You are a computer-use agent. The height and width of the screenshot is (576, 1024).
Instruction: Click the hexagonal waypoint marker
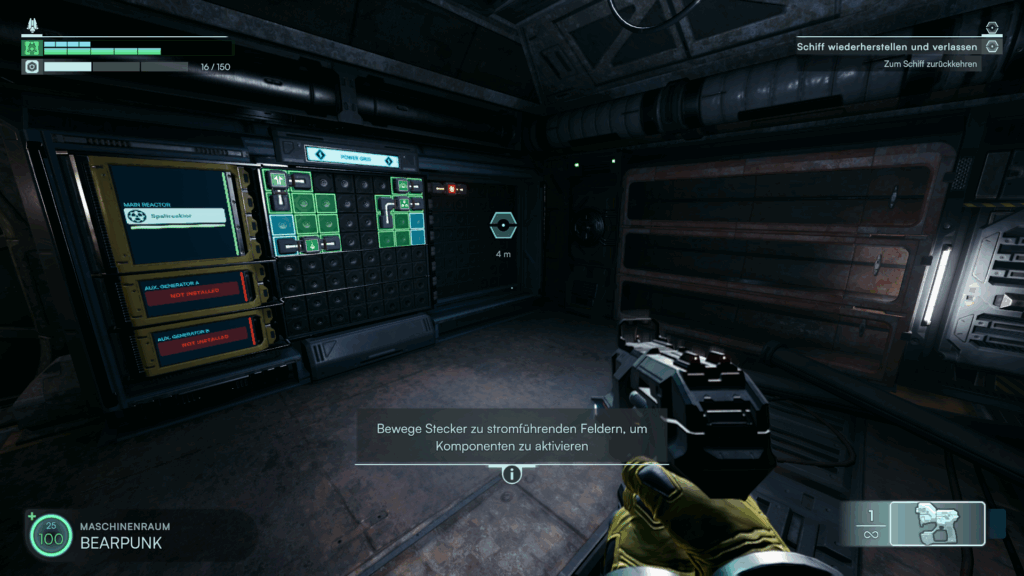[503, 227]
